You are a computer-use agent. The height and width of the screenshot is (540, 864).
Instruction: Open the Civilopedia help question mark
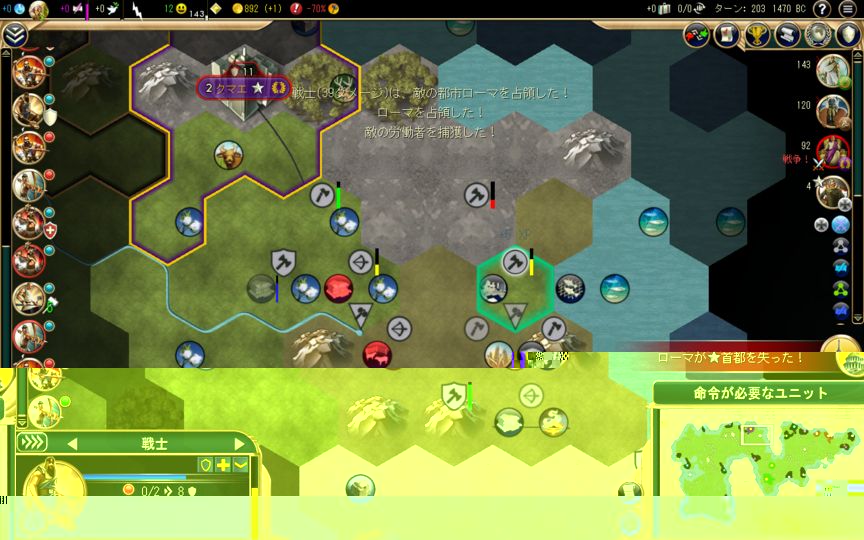click(x=821, y=9)
